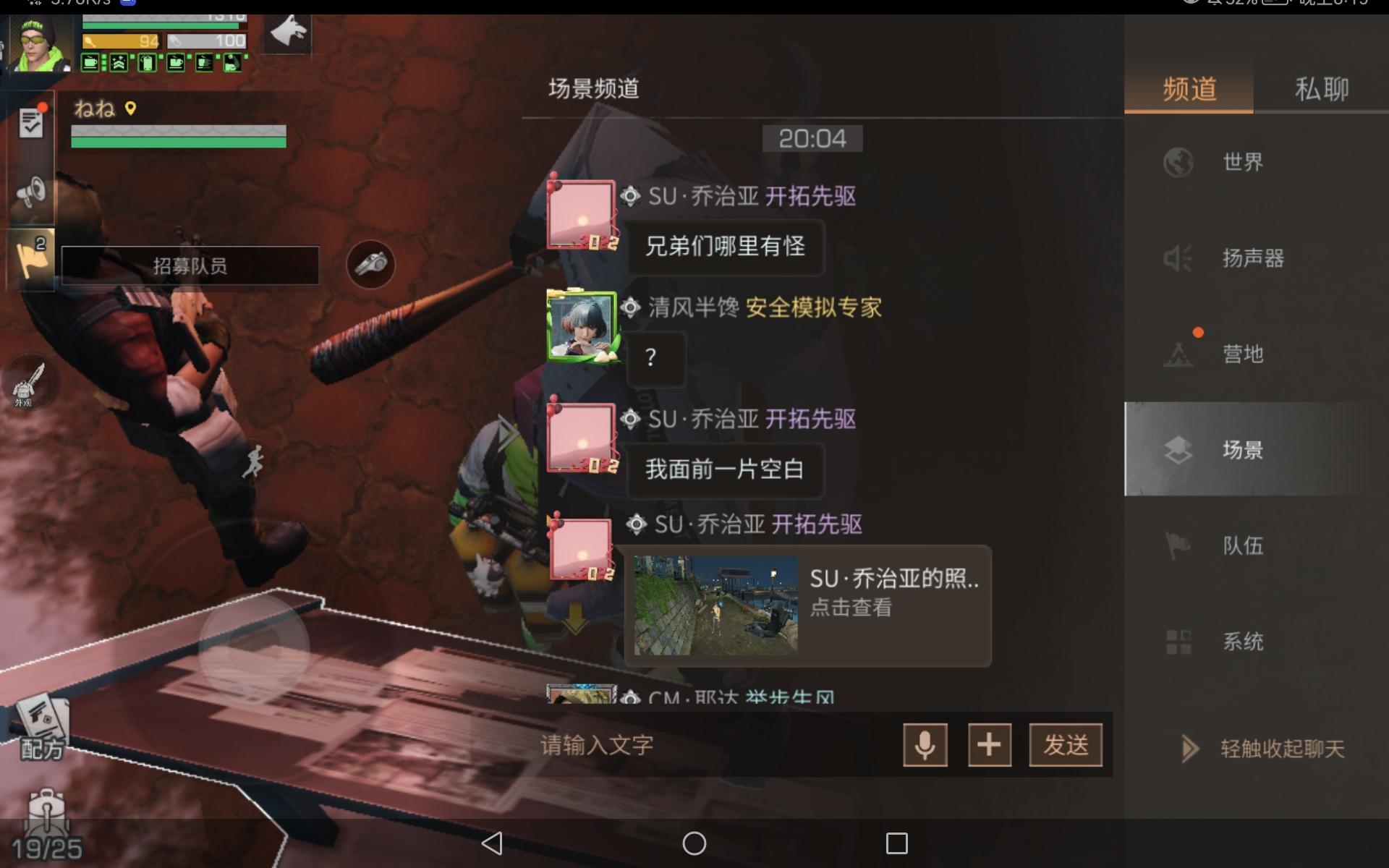Viewport: 1389px width, 868px height.
Task: Tap the yellow down arrow in the chat list
Action: [x=575, y=618]
